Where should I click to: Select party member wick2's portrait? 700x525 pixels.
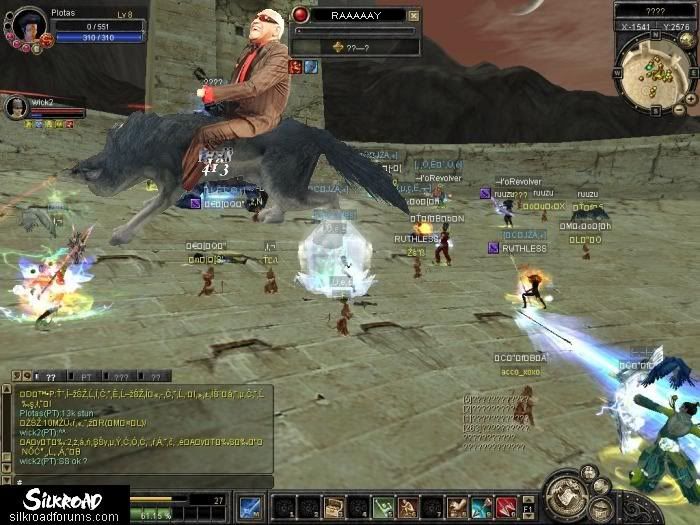pos(16,107)
